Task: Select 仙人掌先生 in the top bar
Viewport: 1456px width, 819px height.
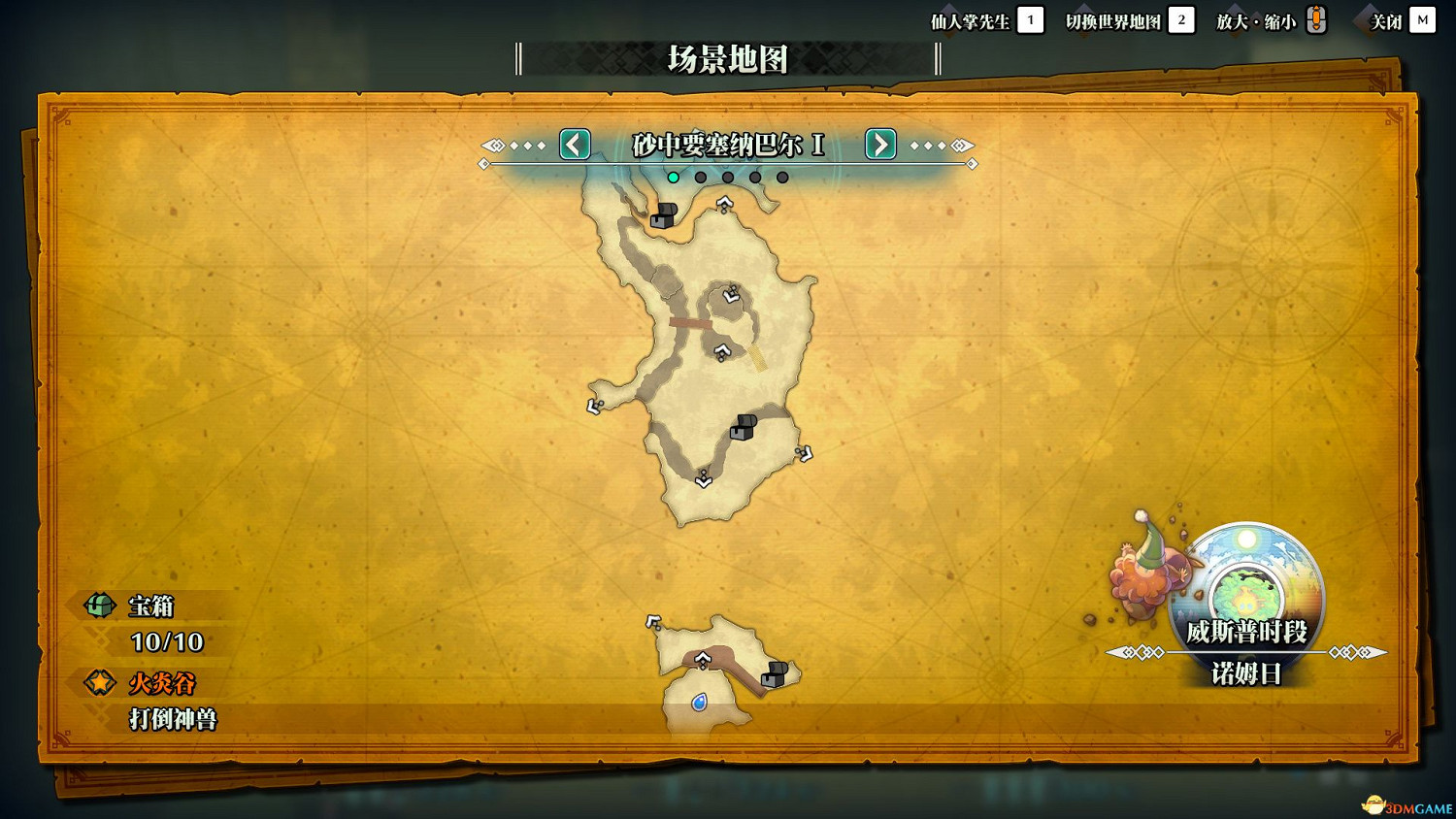Action: point(973,19)
